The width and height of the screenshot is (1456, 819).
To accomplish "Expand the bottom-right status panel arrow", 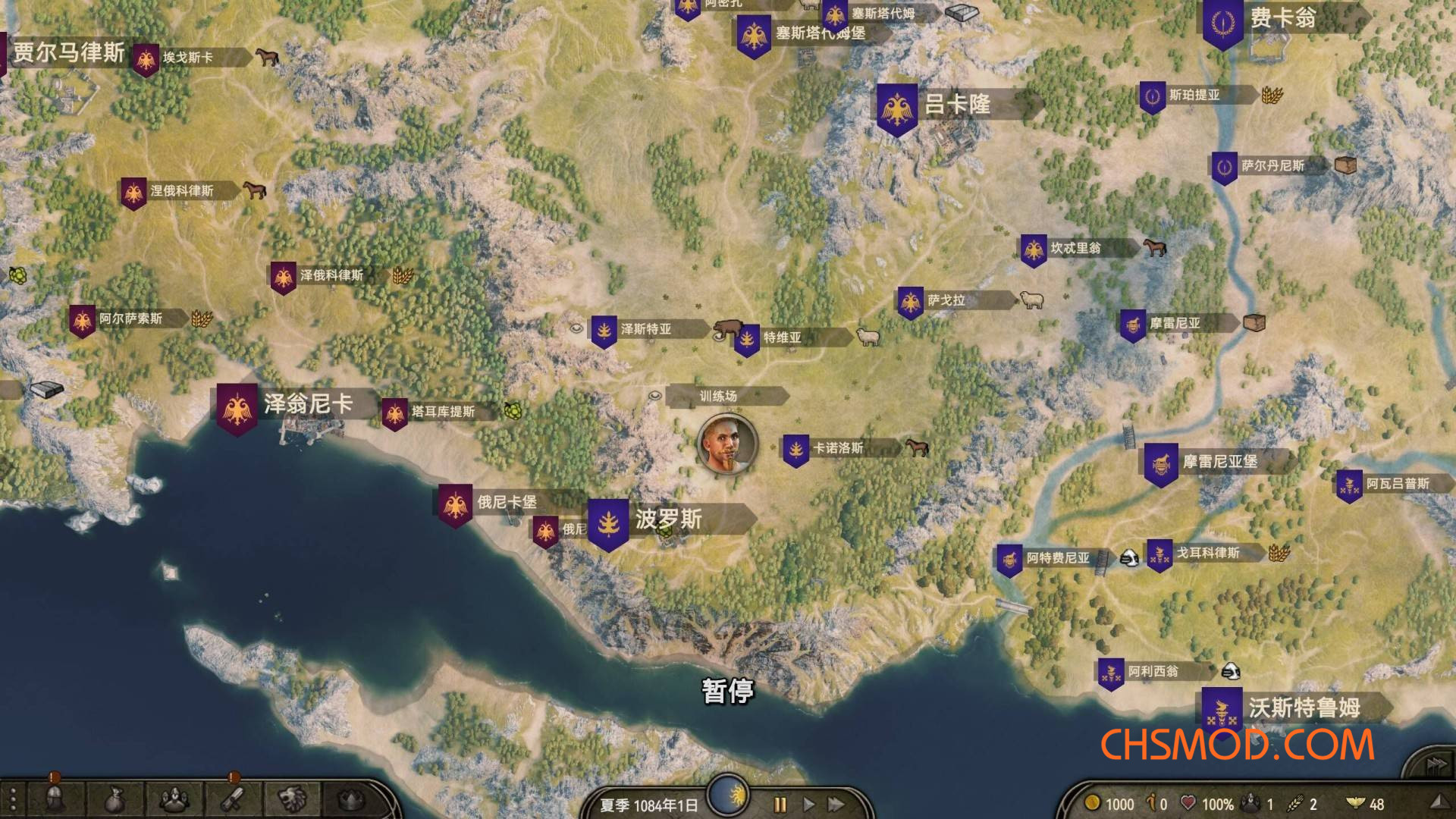I will coord(1439,802).
